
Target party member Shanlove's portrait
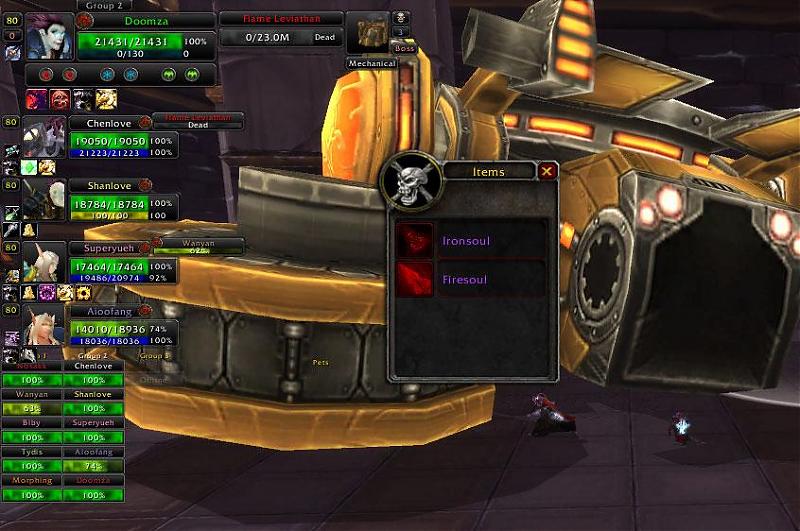pos(43,201)
